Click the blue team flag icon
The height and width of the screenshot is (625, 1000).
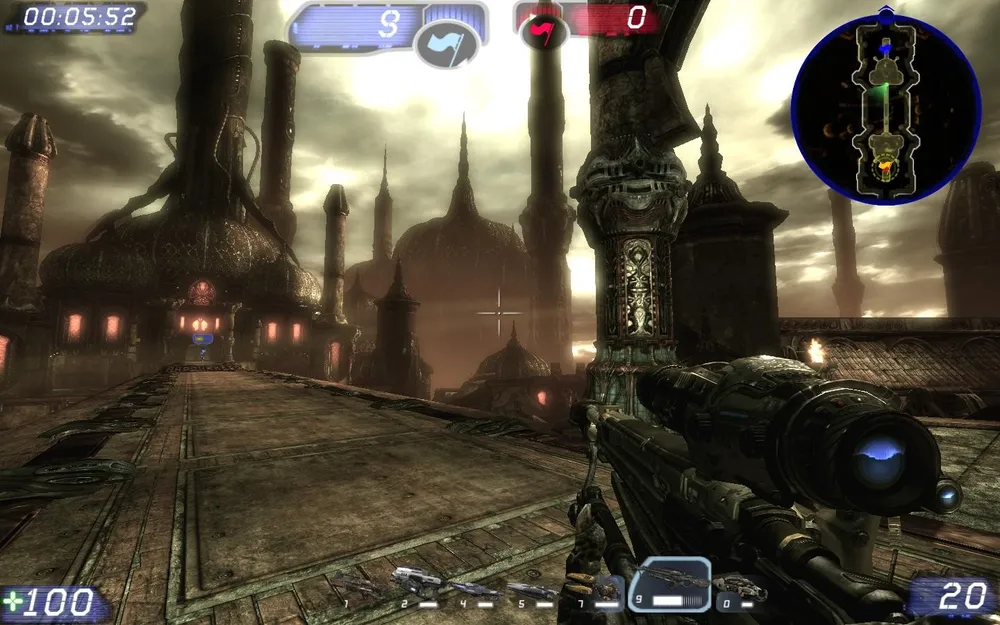(446, 45)
